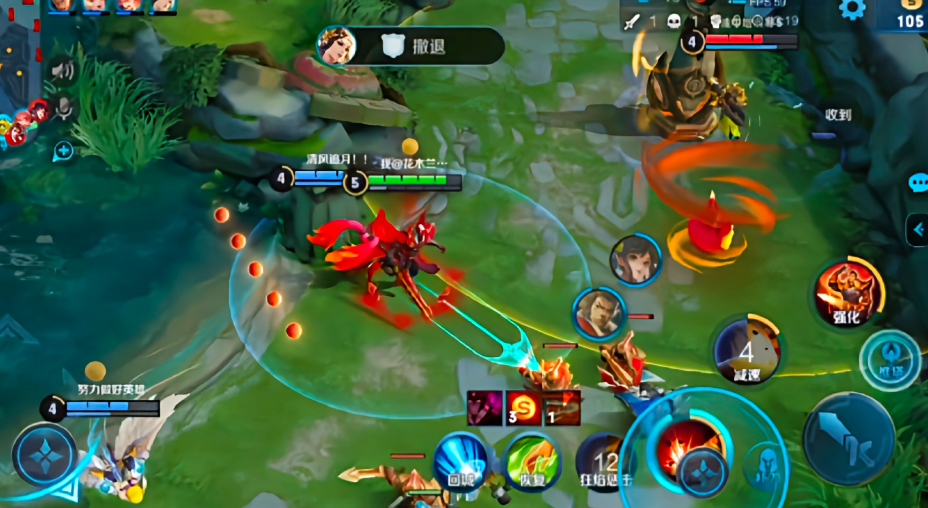Select the round red-armored enemy hero portrait
This screenshot has width=928, height=508.
tap(599, 311)
